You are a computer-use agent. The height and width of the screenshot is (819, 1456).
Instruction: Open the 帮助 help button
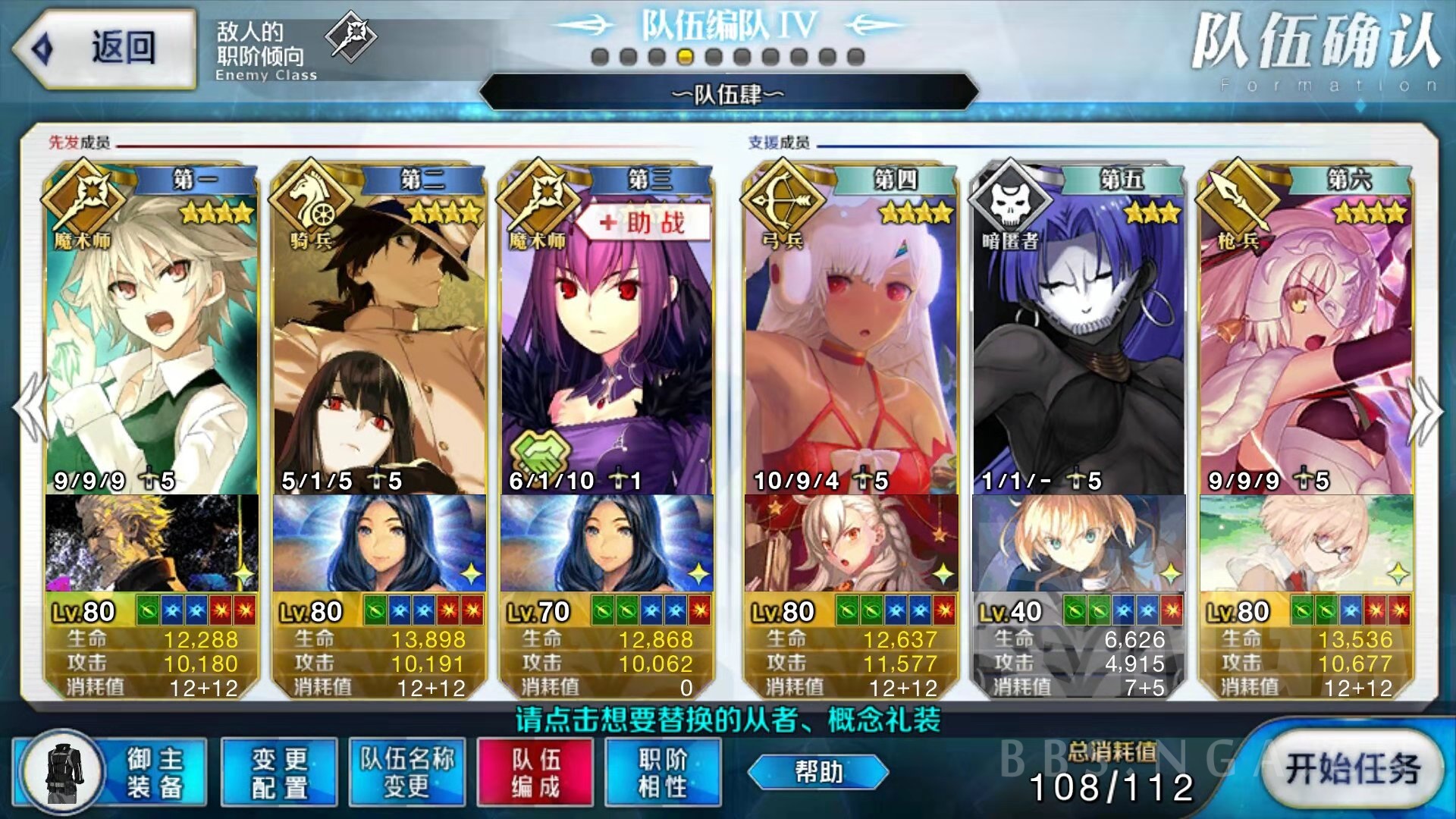[x=818, y=772]
